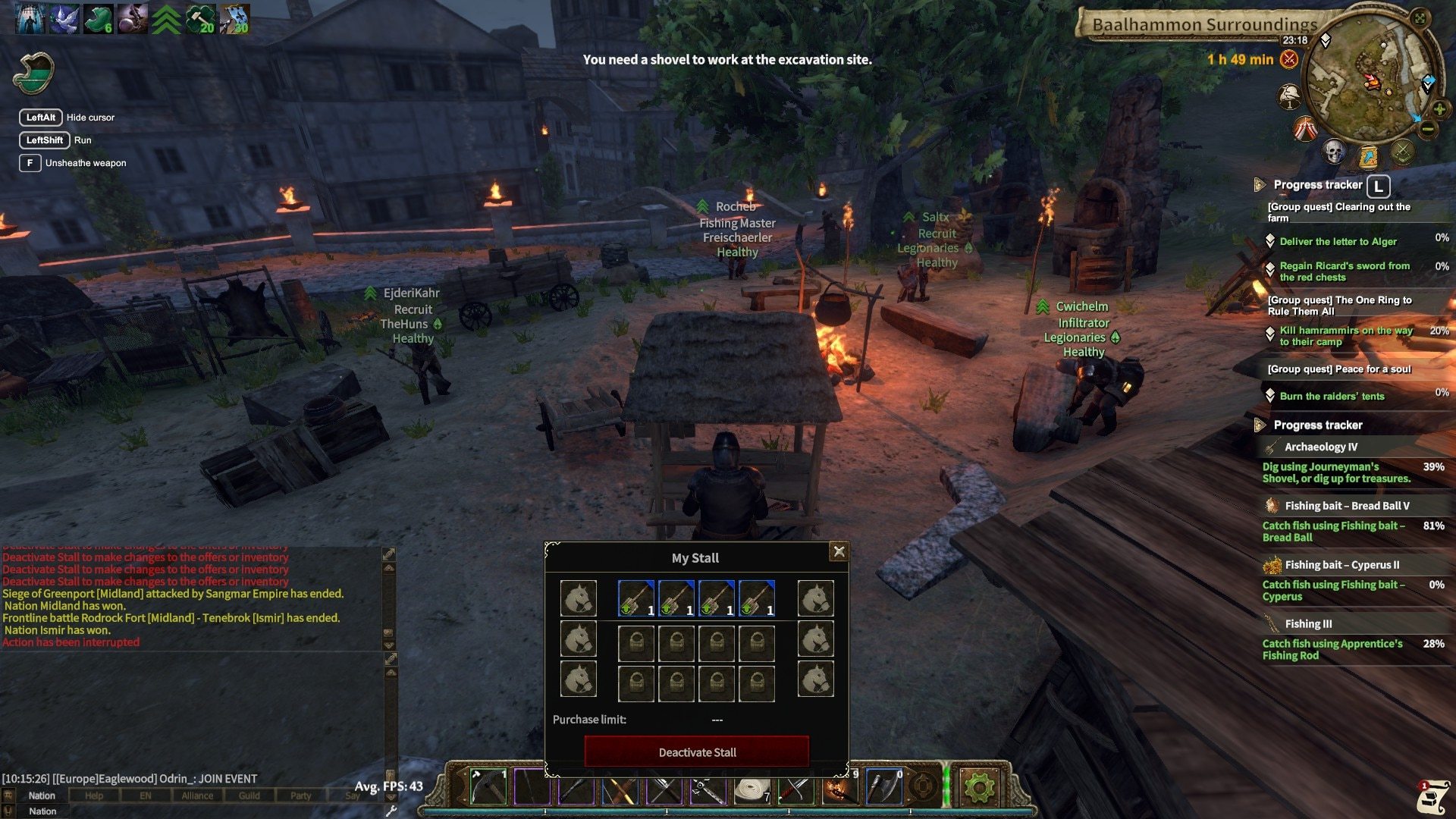Switch chat to the Party tab

[x=300, y=795]
